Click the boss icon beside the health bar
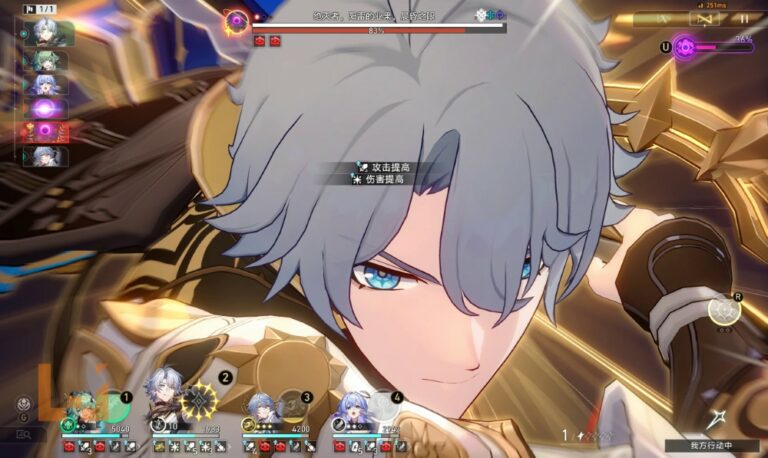768x458 pixels. click(x=237, y=19)
